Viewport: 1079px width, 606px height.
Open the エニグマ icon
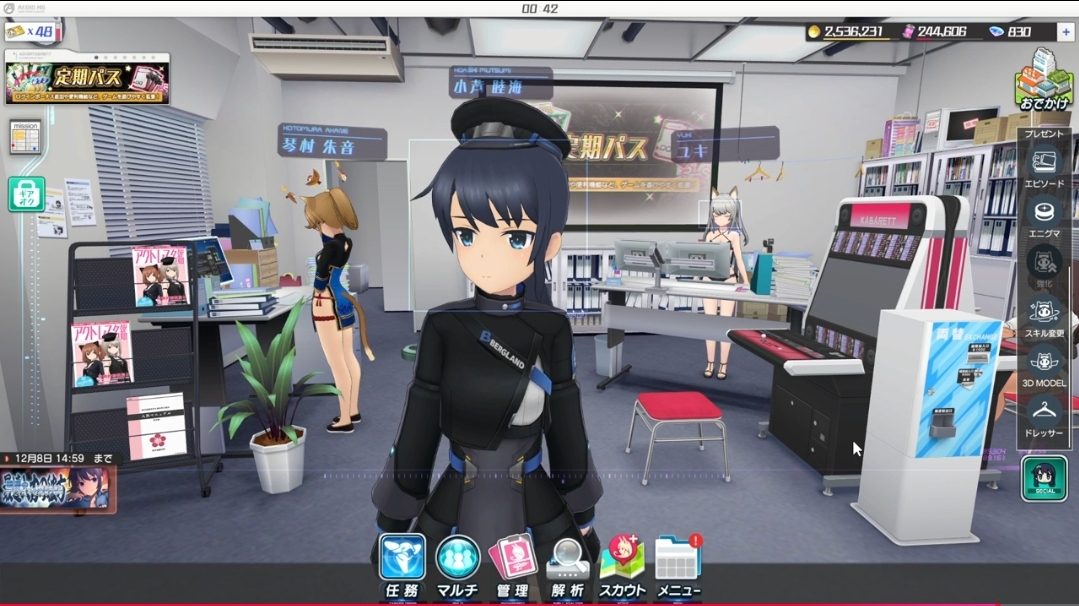pyautogui.click(x=1044, y=216)
